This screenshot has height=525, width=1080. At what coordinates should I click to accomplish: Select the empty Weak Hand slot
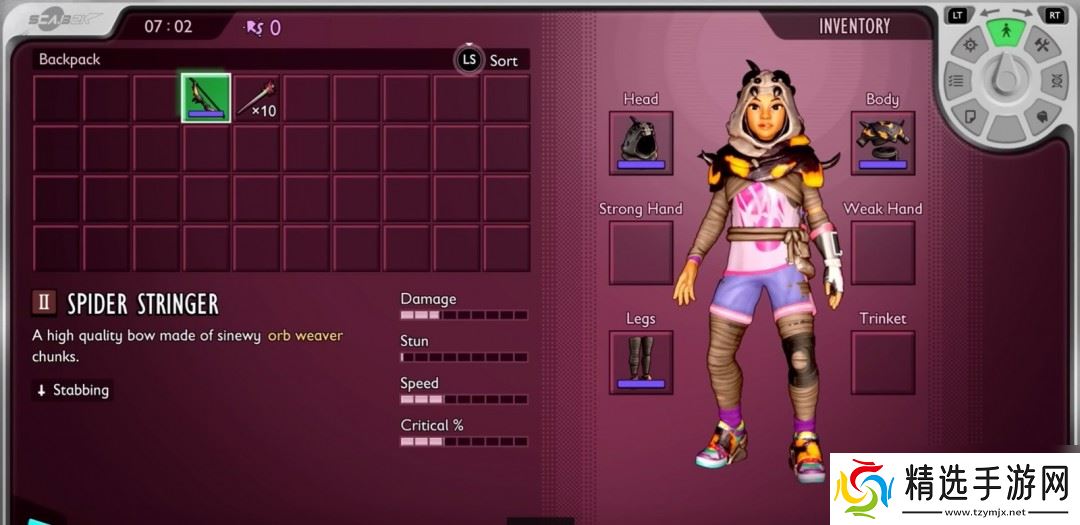[x=883, y=252]
